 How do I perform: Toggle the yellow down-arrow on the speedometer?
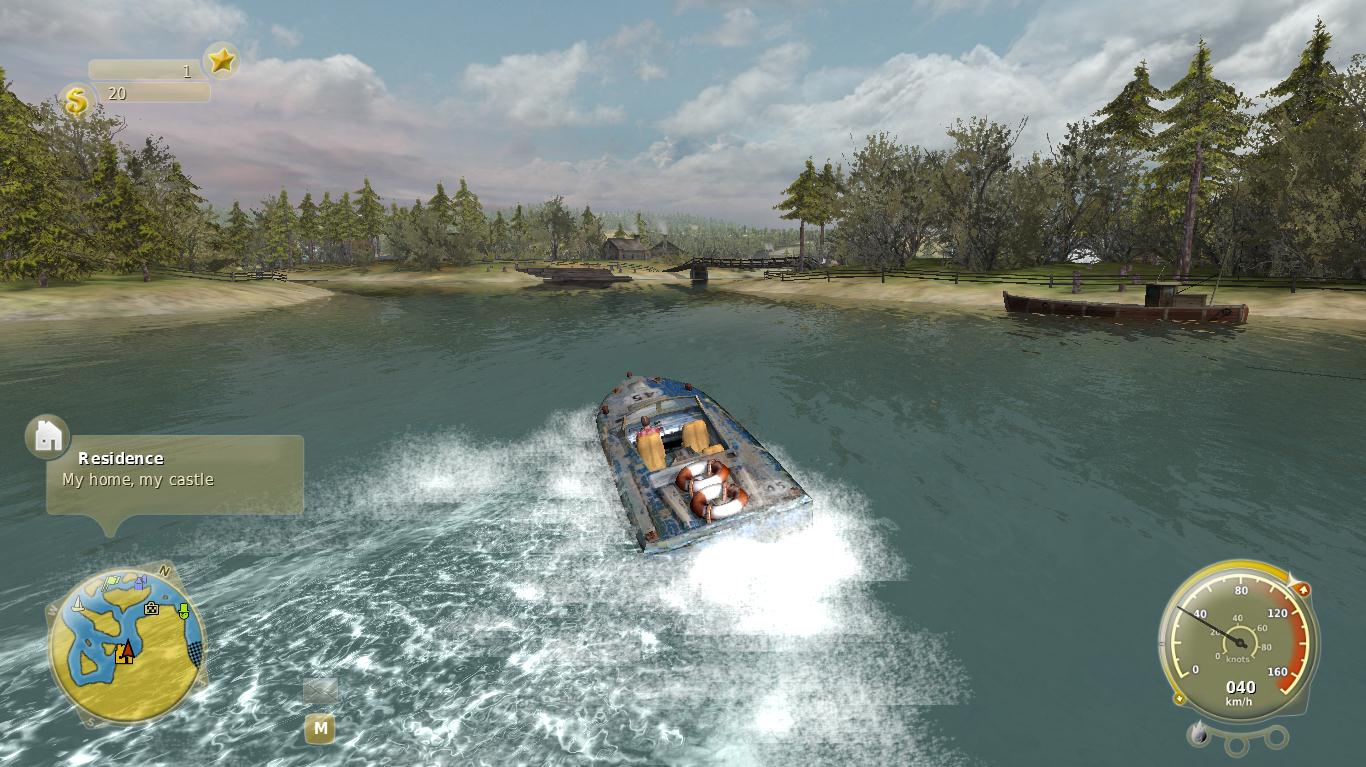coord(1179,698)
